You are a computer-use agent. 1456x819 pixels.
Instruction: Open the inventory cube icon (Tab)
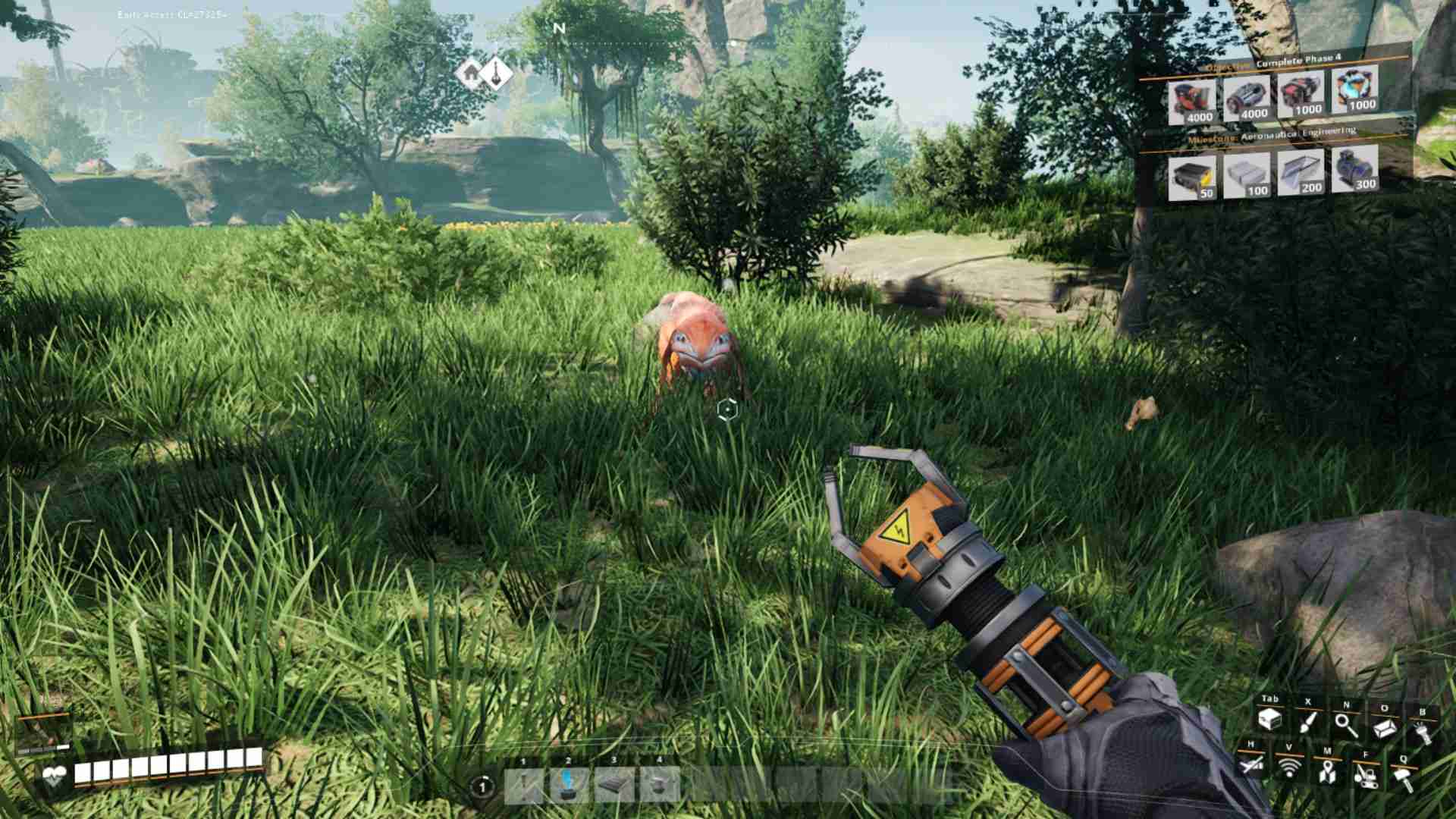(x=1269, y=720)
